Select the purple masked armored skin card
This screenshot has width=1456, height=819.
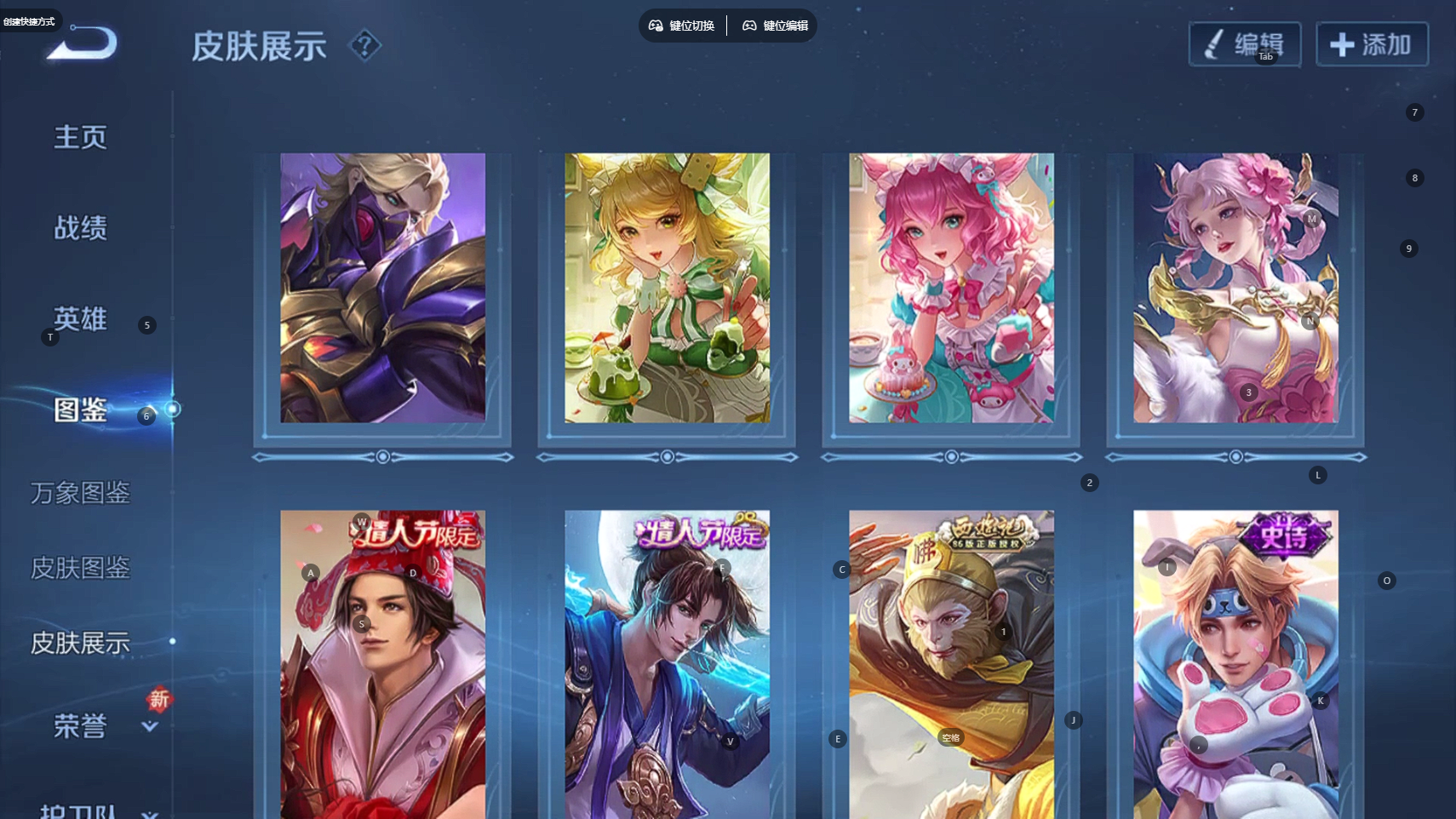[x=382, y=288]
